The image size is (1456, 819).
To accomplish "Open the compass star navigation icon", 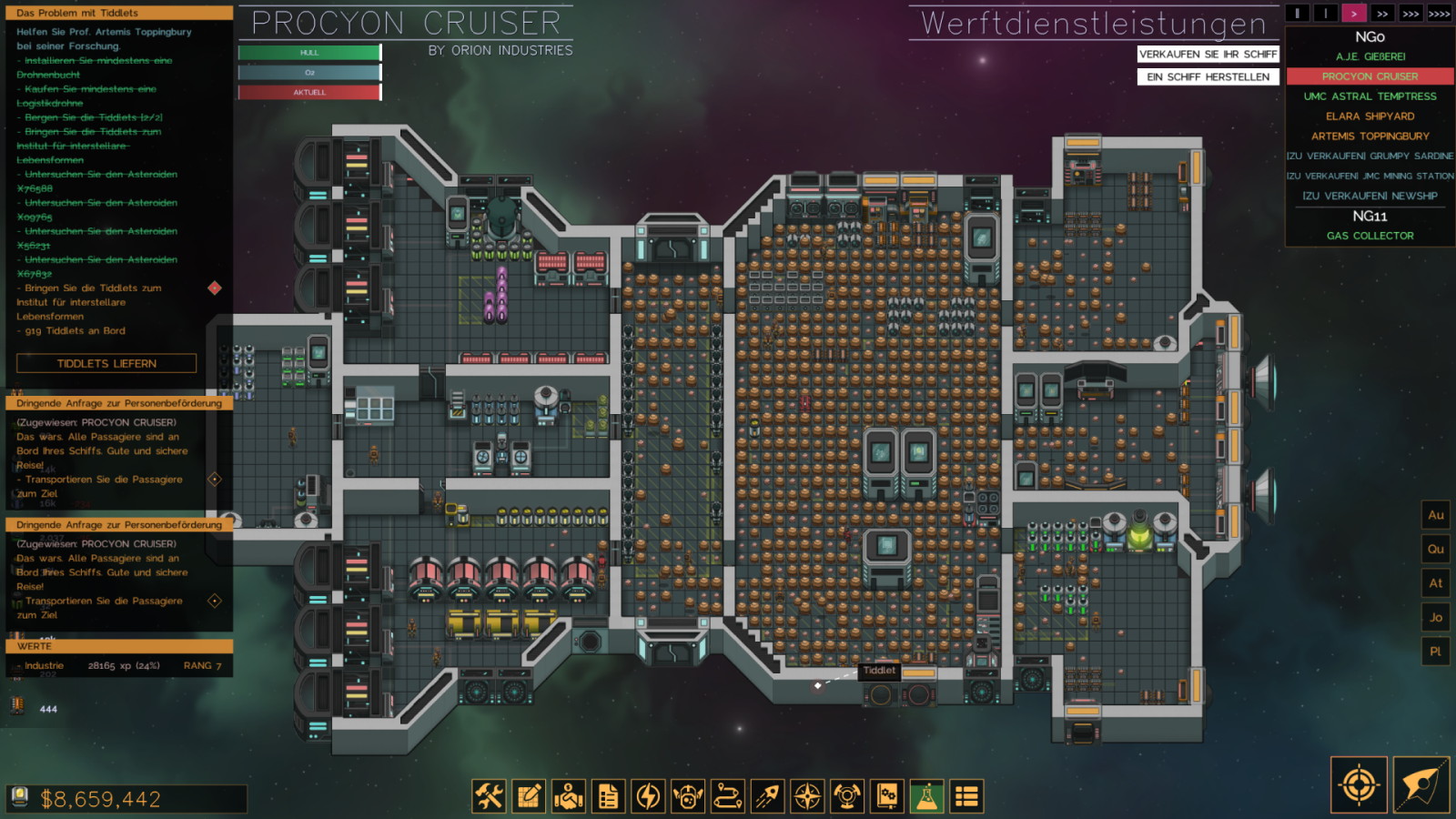I will (807, 796).
